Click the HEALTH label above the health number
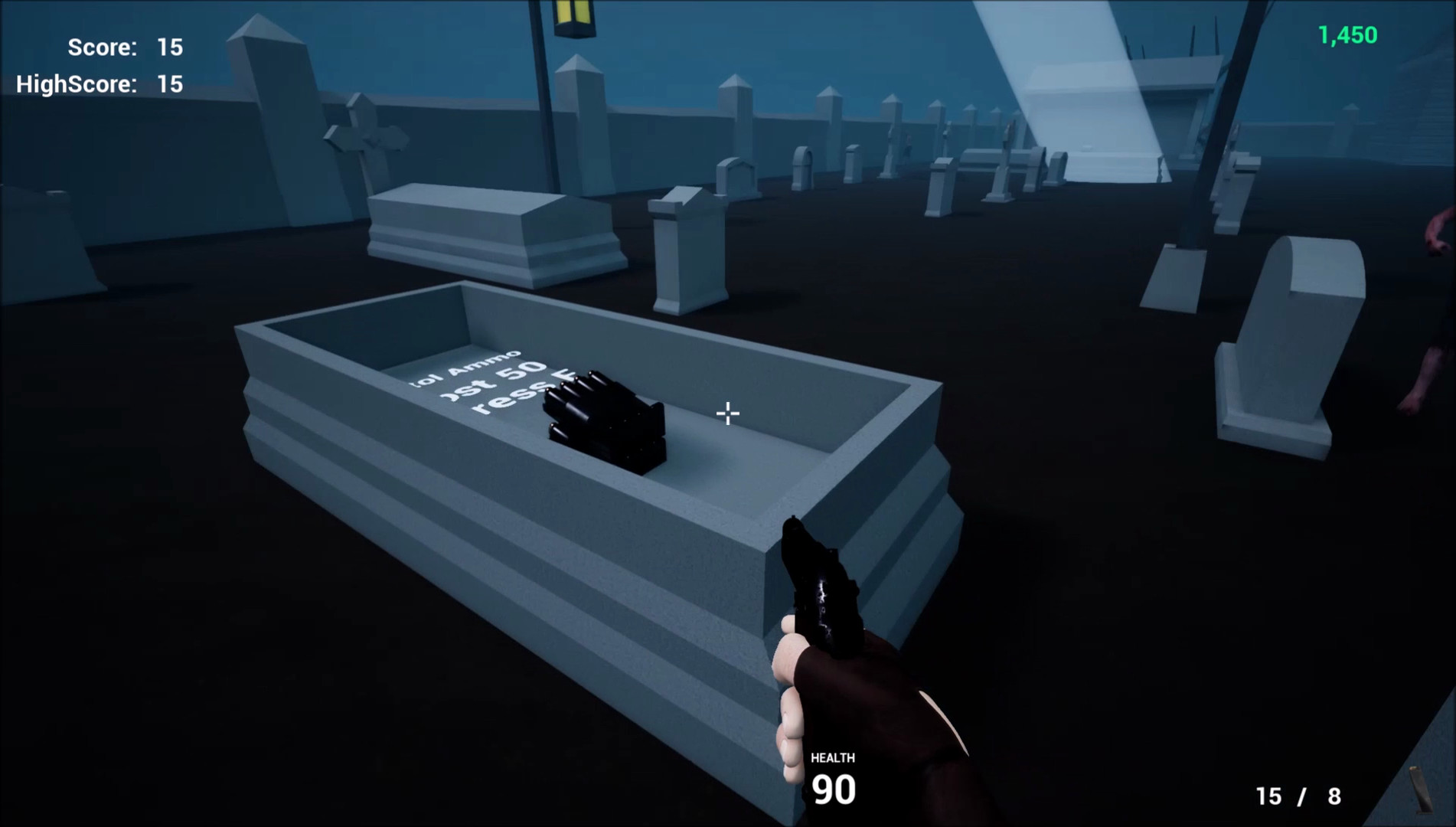Viewport: 1456px width, 827px height. click(833, 758)
